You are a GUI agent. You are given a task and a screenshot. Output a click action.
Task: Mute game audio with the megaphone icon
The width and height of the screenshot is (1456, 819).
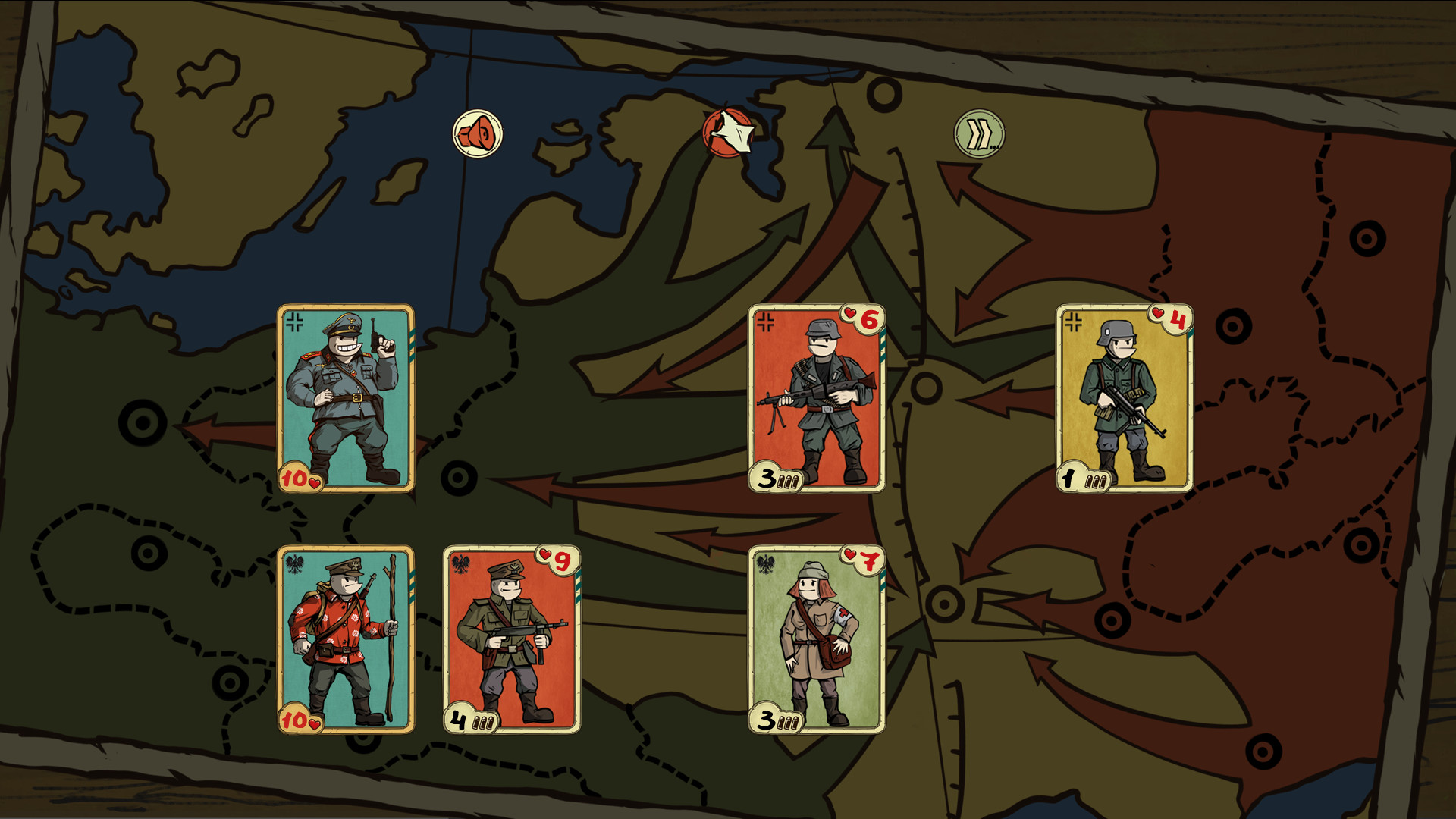[x=476, y=133]
